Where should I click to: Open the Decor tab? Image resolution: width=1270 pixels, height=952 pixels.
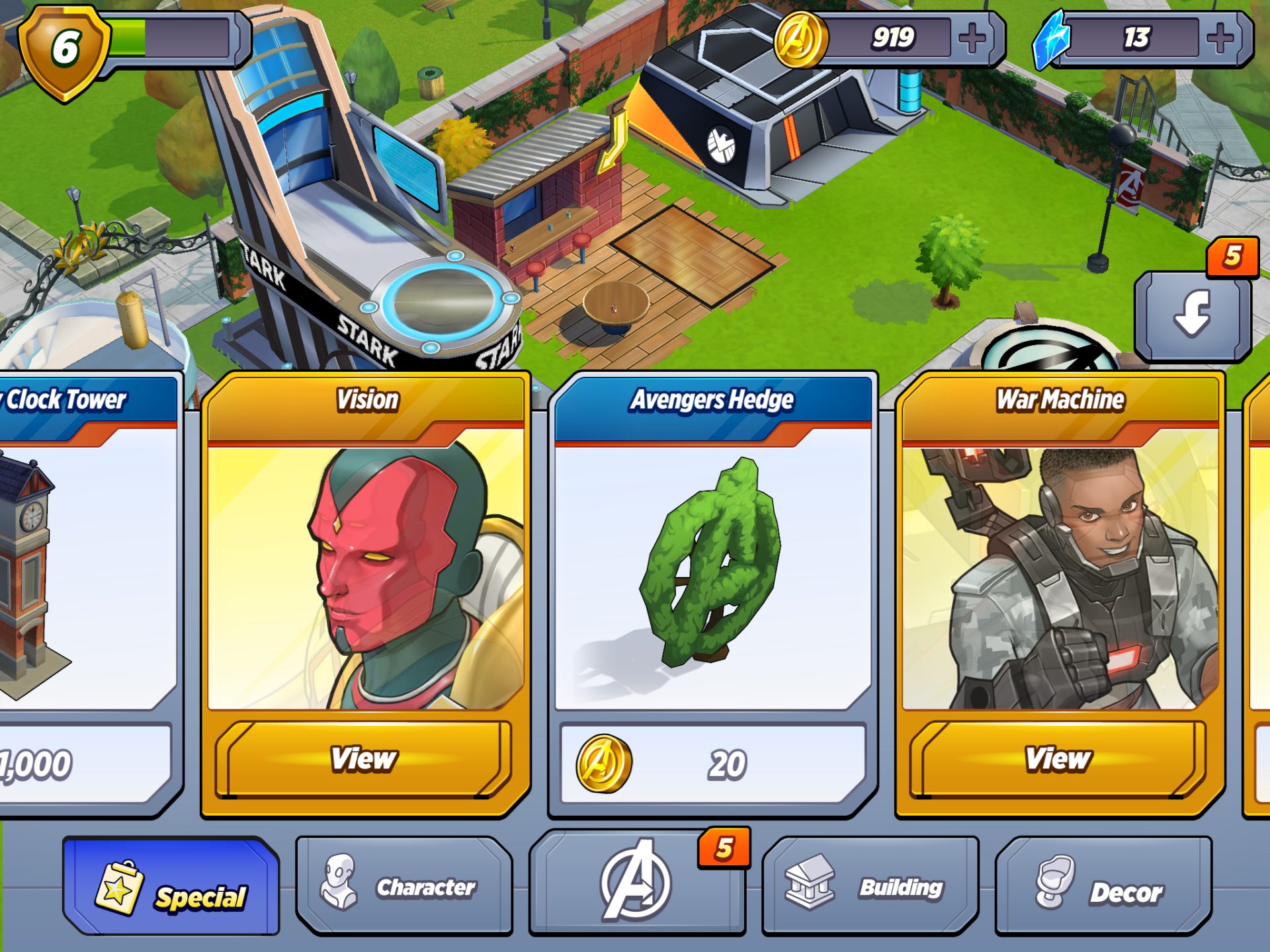[1103, 887]
